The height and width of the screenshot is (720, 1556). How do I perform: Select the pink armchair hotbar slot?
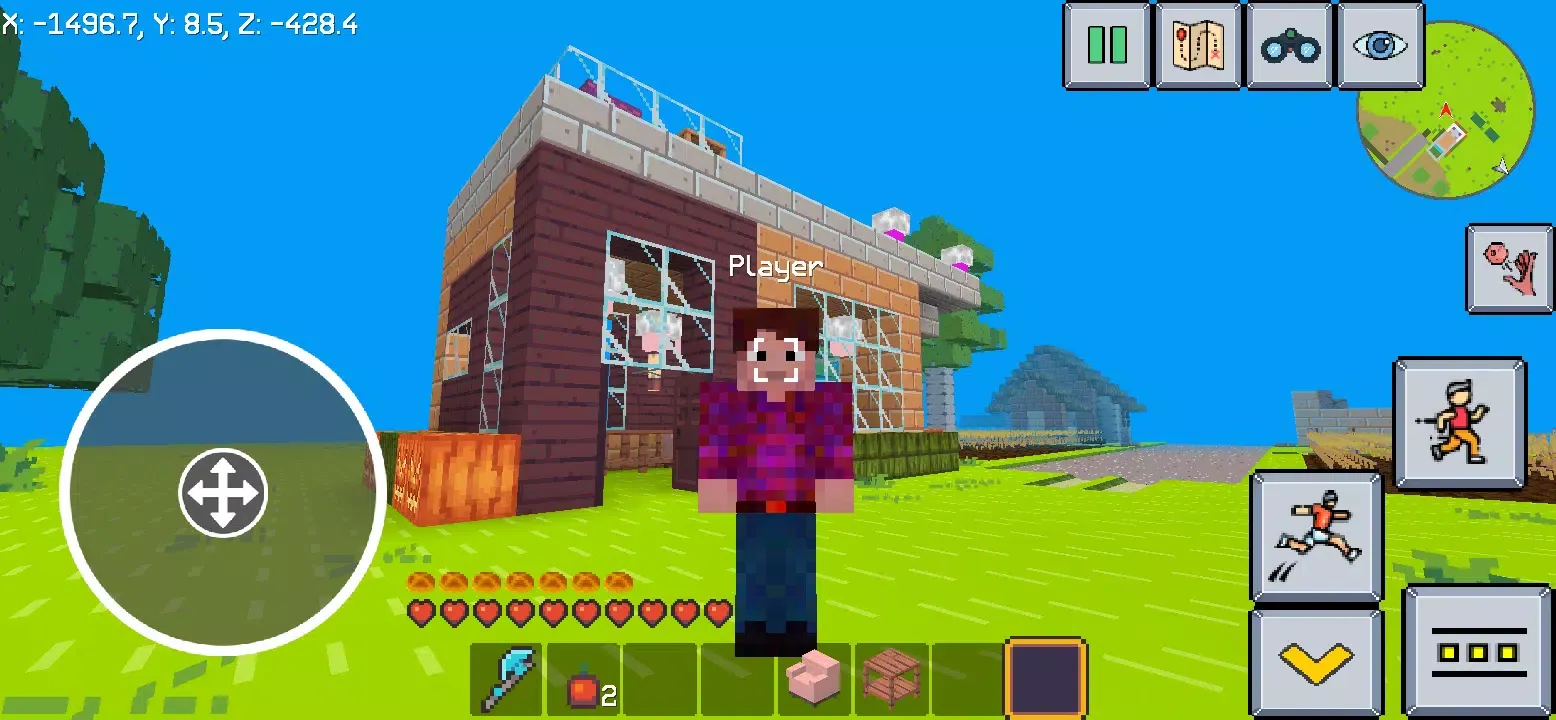[x=812, y=679]
